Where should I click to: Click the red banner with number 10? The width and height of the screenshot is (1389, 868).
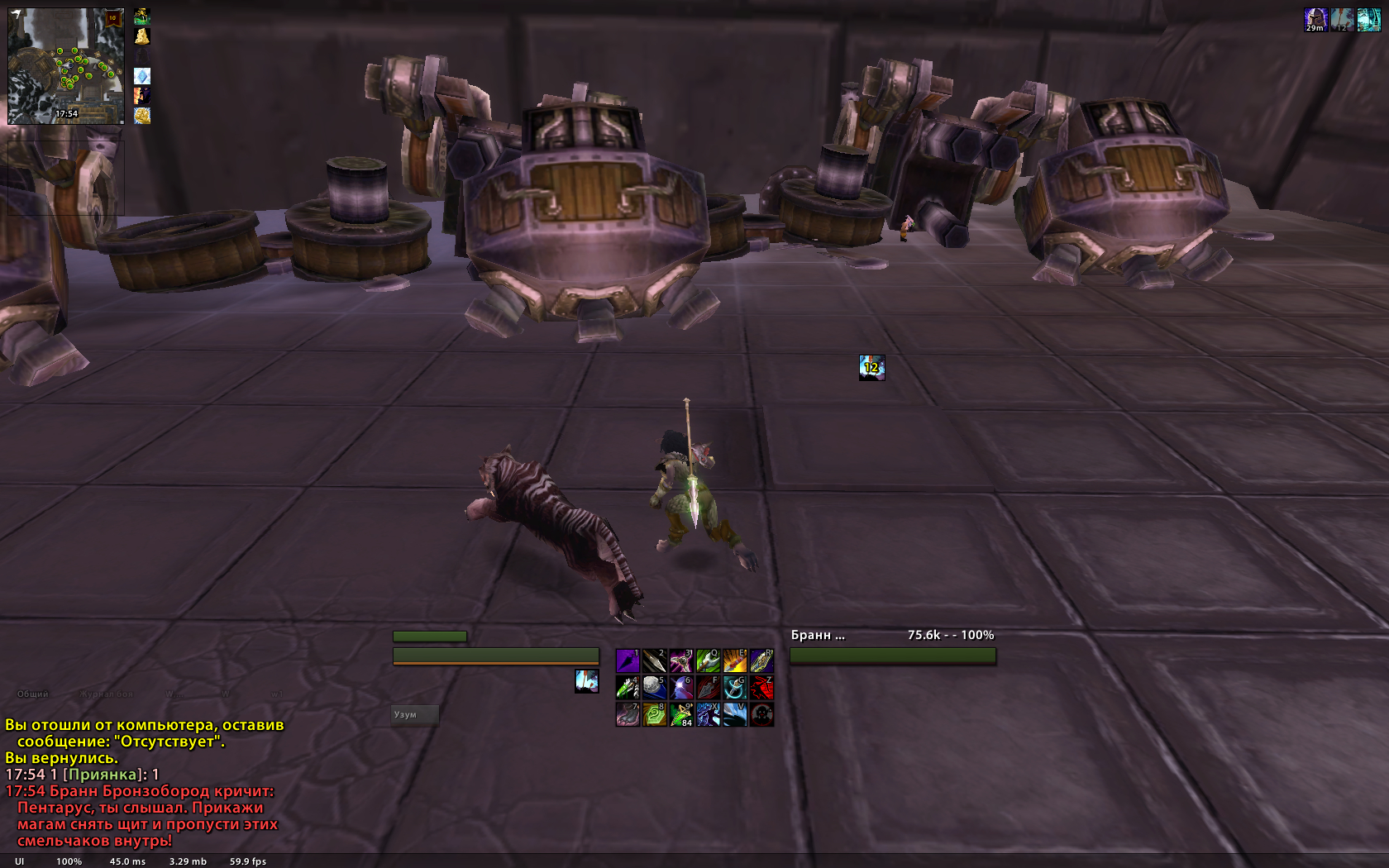(x=113, y=18)
